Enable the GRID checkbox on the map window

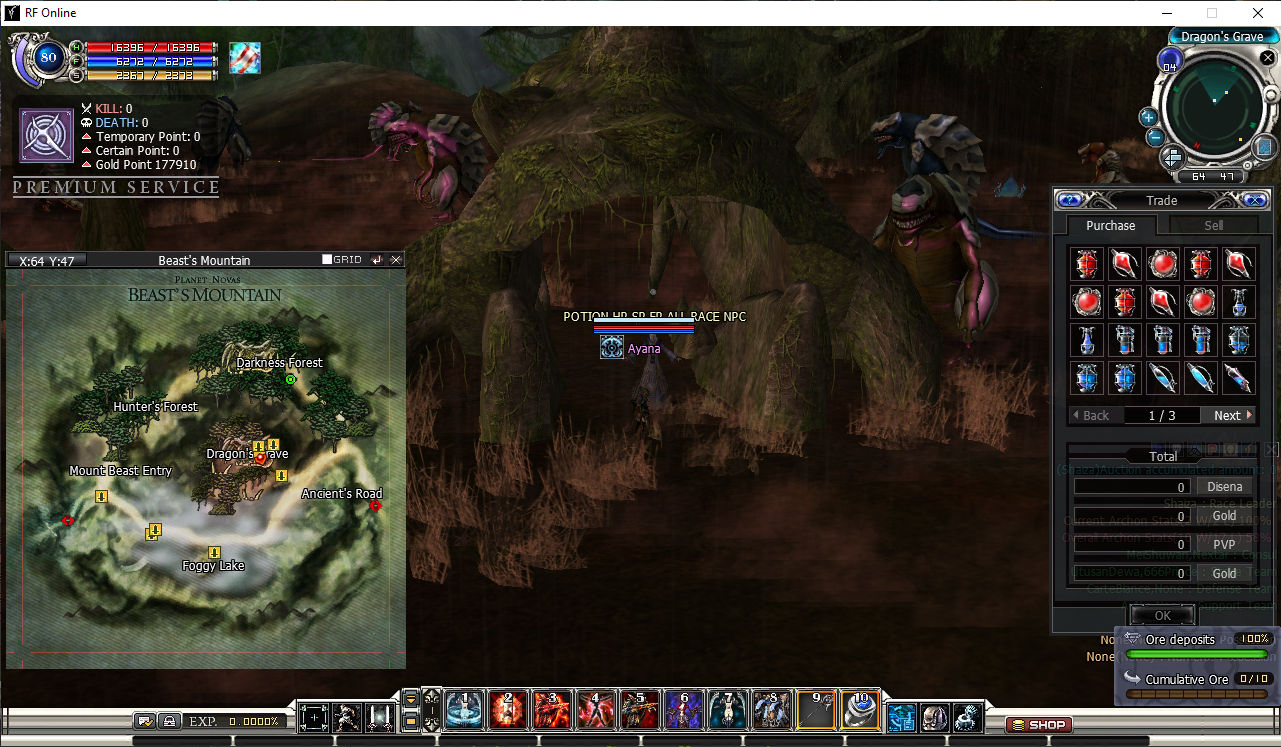[x=326, y=259]
